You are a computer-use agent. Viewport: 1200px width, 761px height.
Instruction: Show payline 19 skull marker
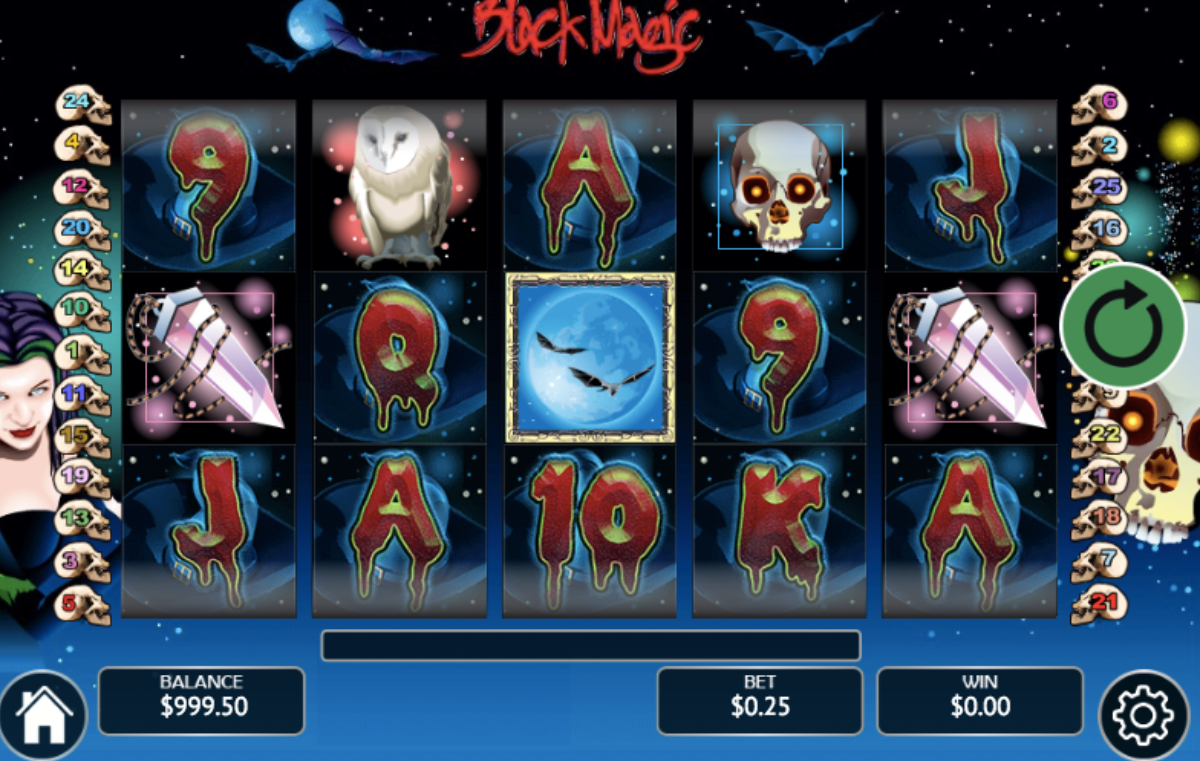pos(82,478)
